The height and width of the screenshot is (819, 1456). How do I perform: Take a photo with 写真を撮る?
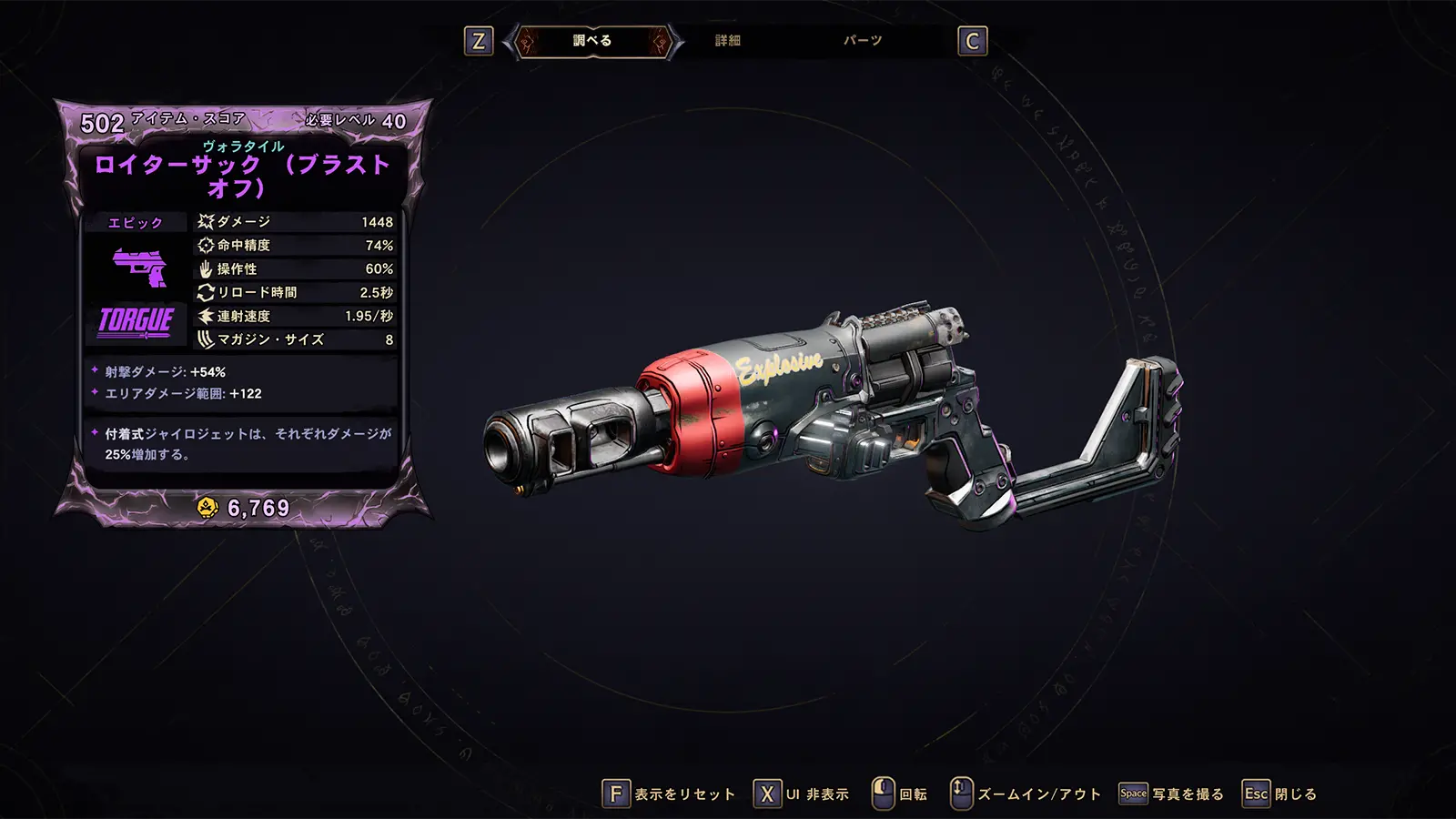1171,794
